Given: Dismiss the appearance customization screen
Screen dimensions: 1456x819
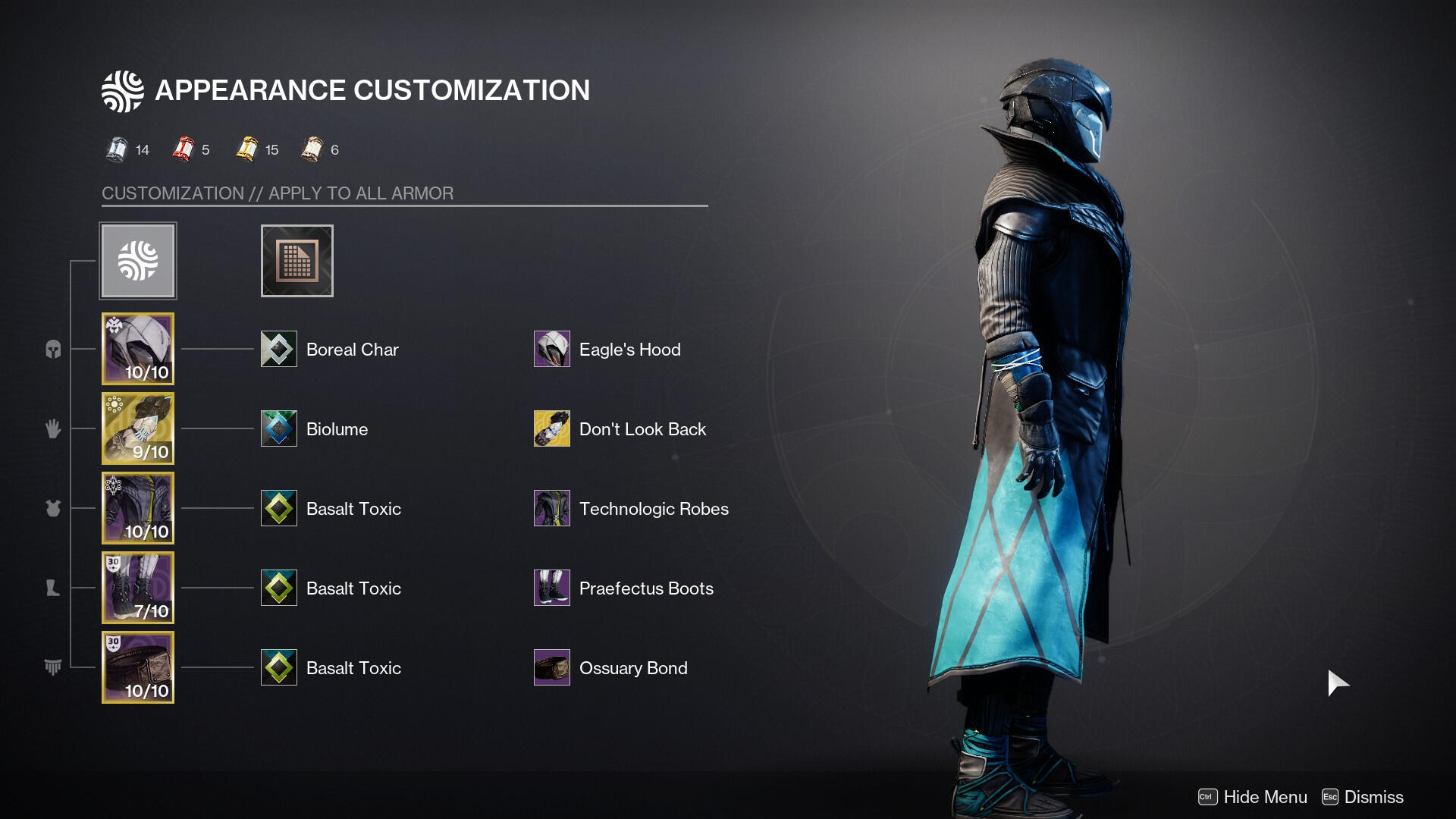Looking at the screenshot, I should pos(1363,797).
